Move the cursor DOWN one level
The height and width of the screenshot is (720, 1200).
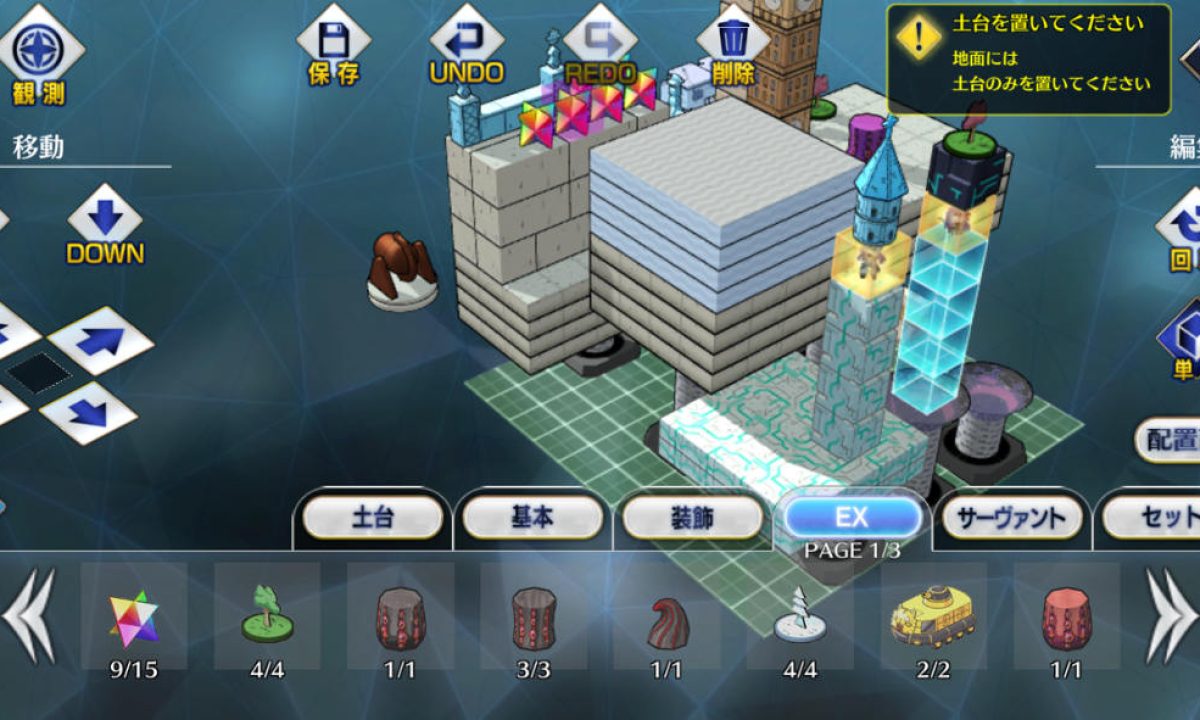tap(105, 225)
